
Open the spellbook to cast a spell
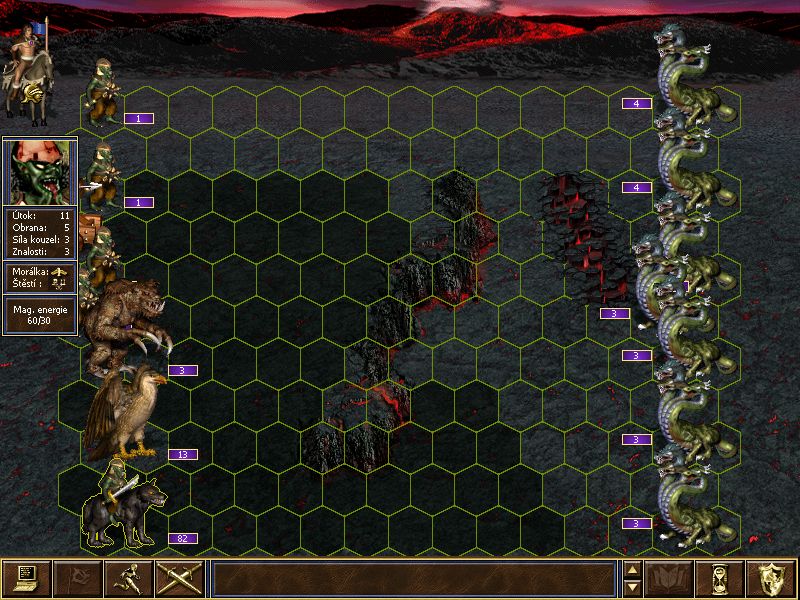tap(669, 579)
